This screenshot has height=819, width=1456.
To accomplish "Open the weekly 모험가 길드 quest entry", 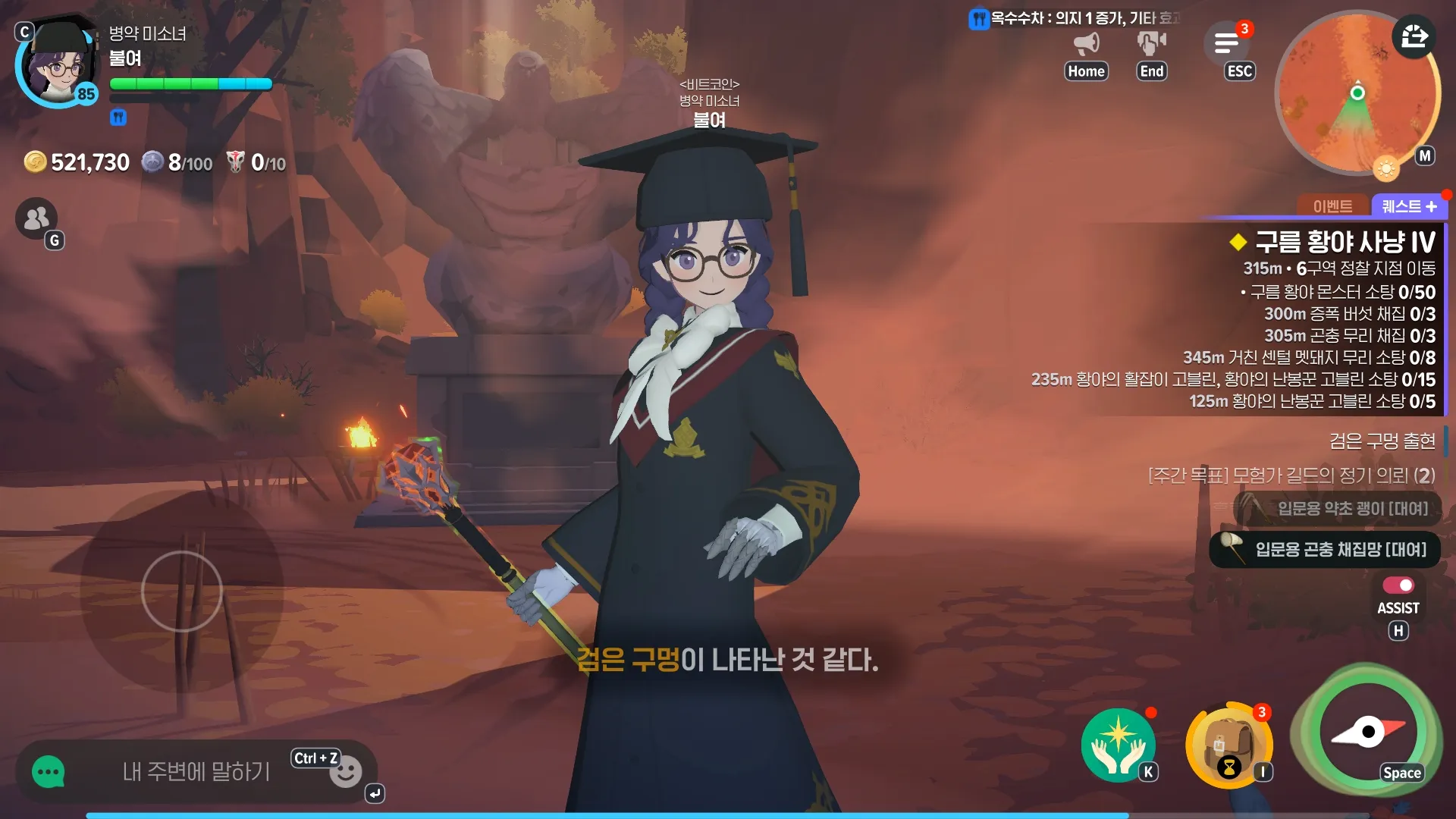I will point(1291,475).
